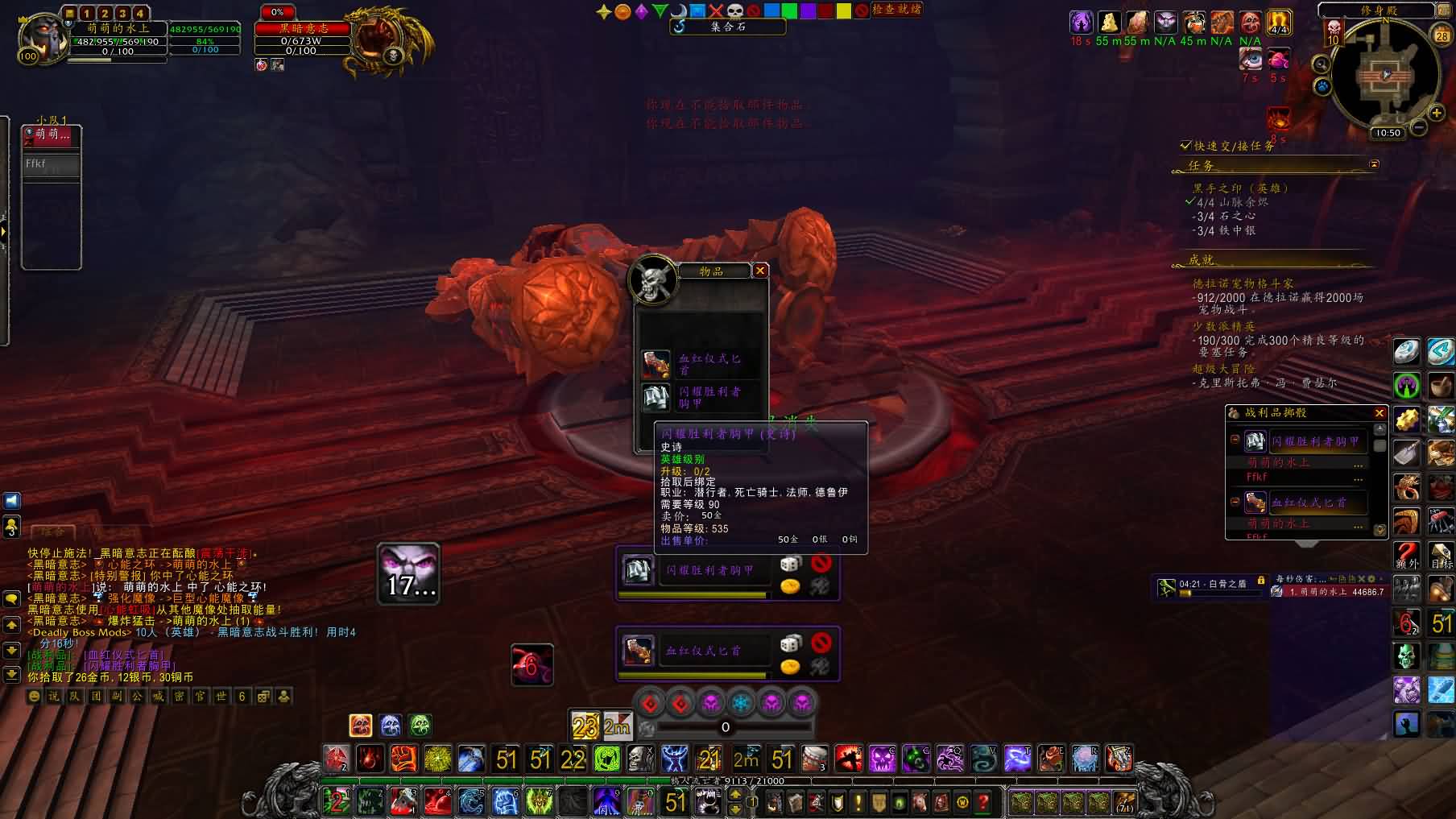Viewport: 1456px width, 819px height.
Task: Collapse 闪耀胜利者胸甲 entry in loot roll panel
Action: [1235, 440]
